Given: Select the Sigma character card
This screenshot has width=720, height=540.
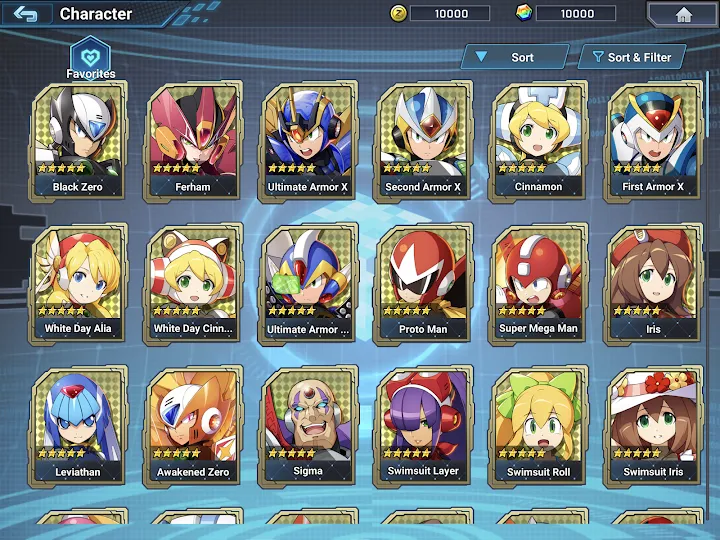Looking at the screenshot, I should pos(308,426).
